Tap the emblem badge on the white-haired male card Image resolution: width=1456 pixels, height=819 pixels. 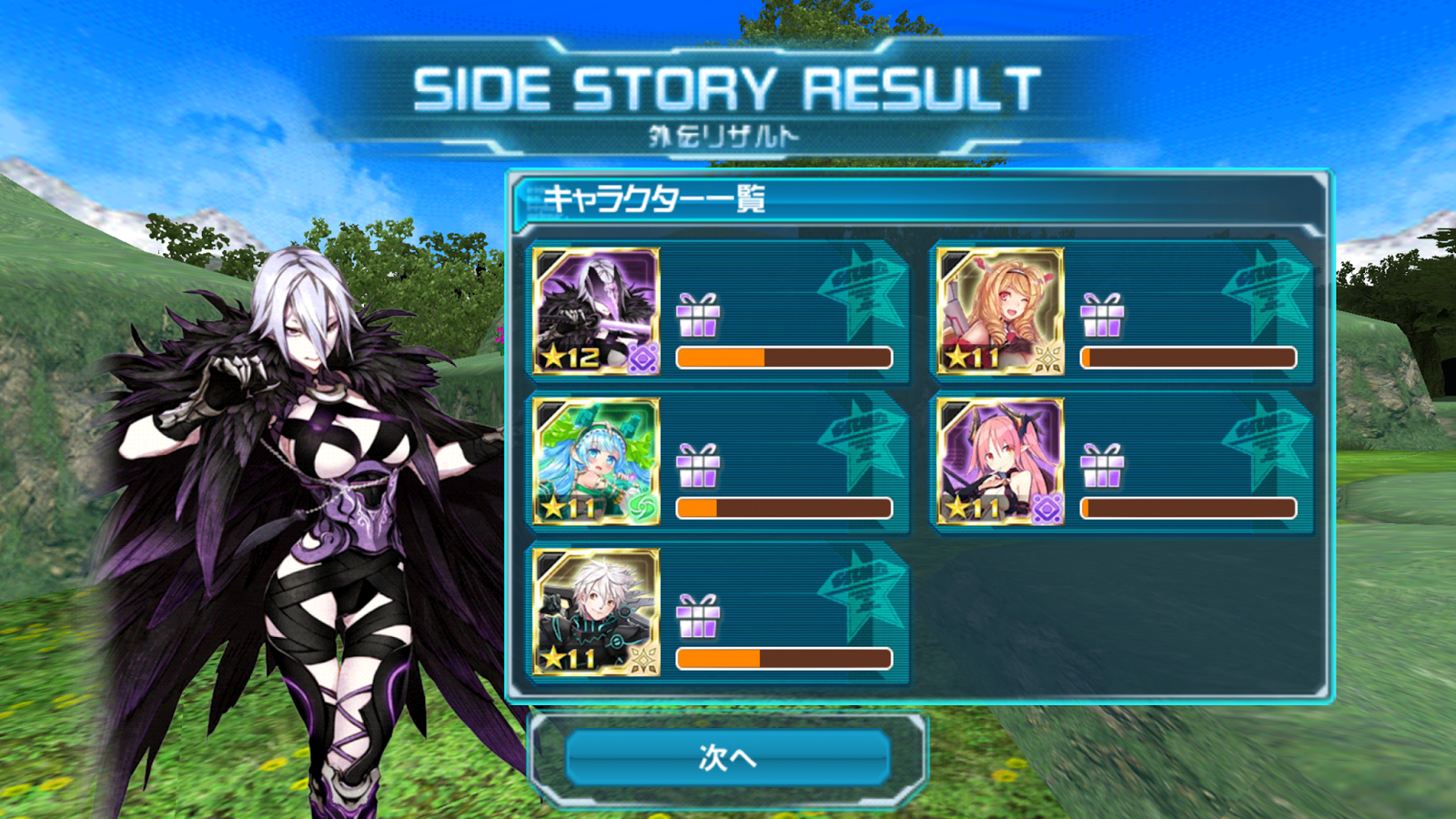pyautogui.click(x=642, y=662)
